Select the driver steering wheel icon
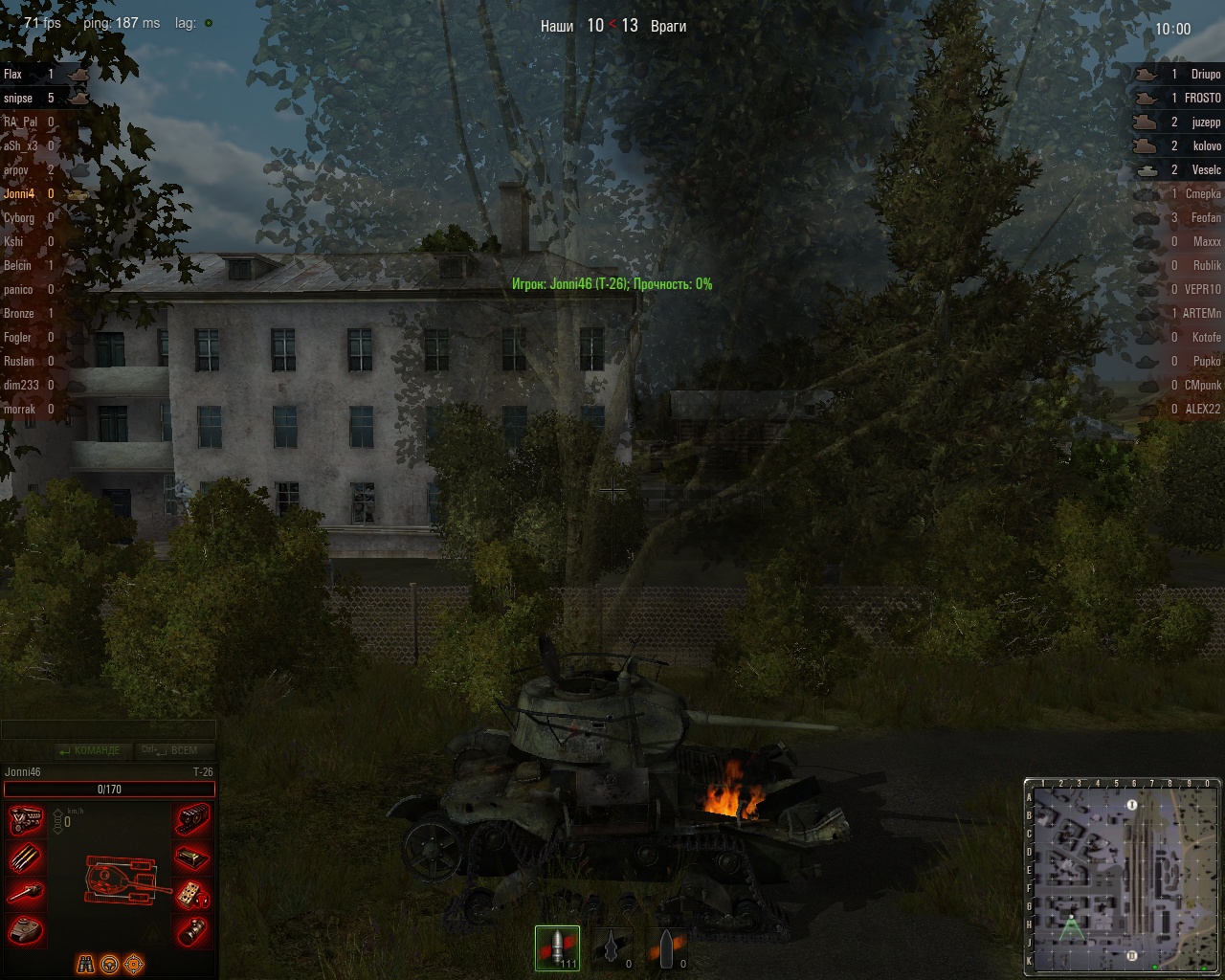The image size is (1225, 980). coord(110,964)
